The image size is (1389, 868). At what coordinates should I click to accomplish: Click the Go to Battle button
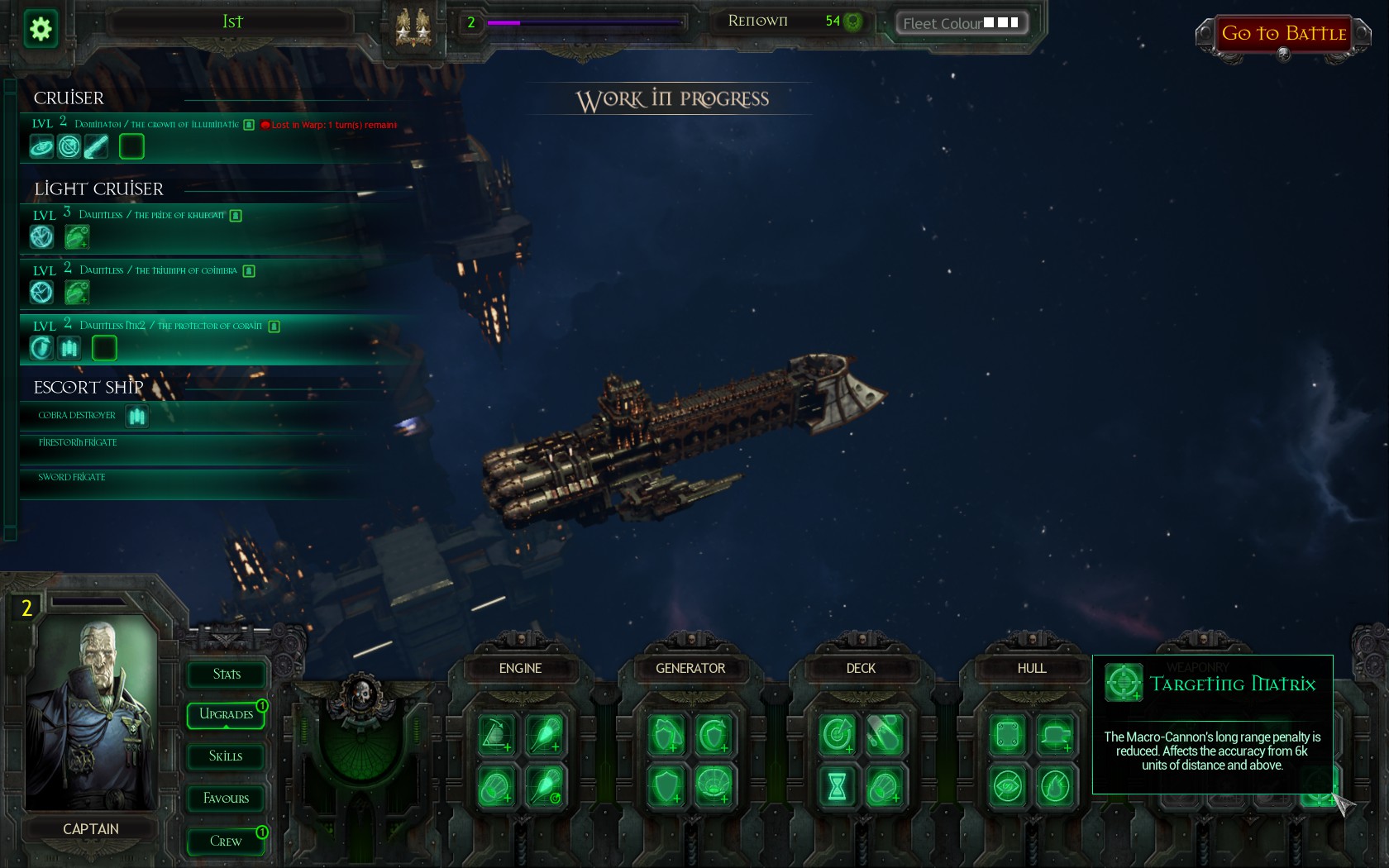1283,34
